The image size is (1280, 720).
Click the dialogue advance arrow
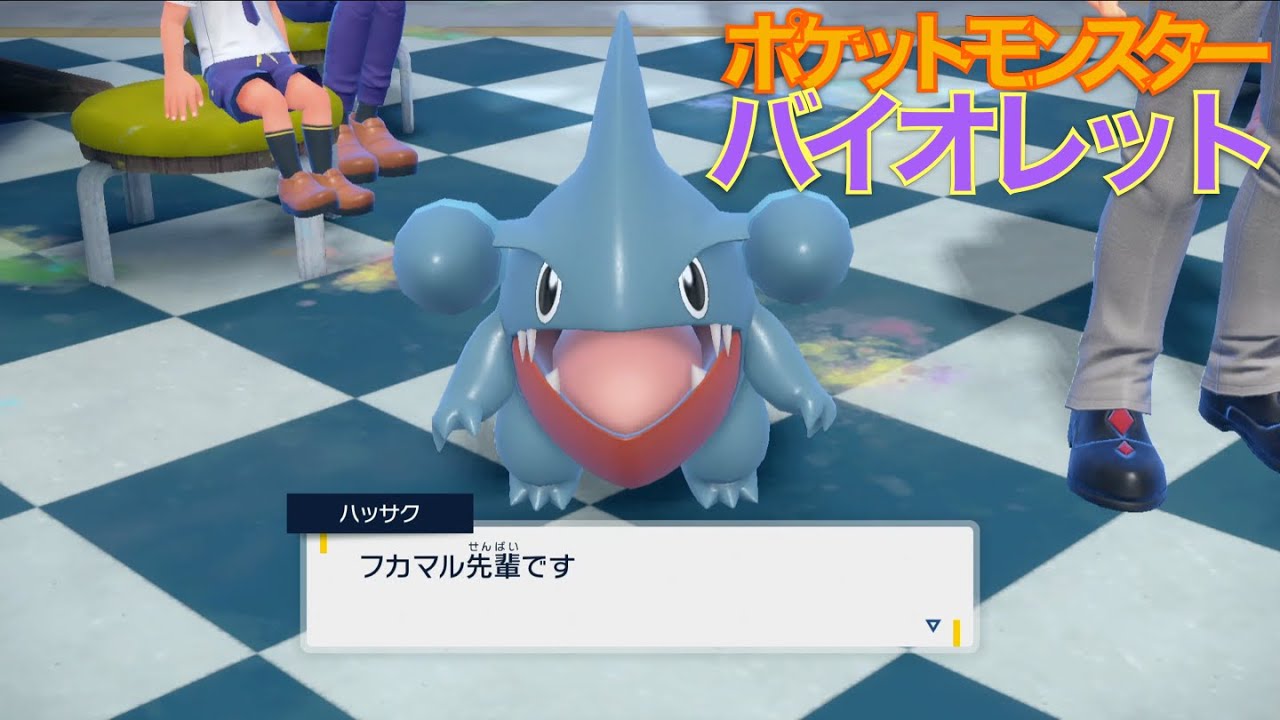(x=931, y=626)
